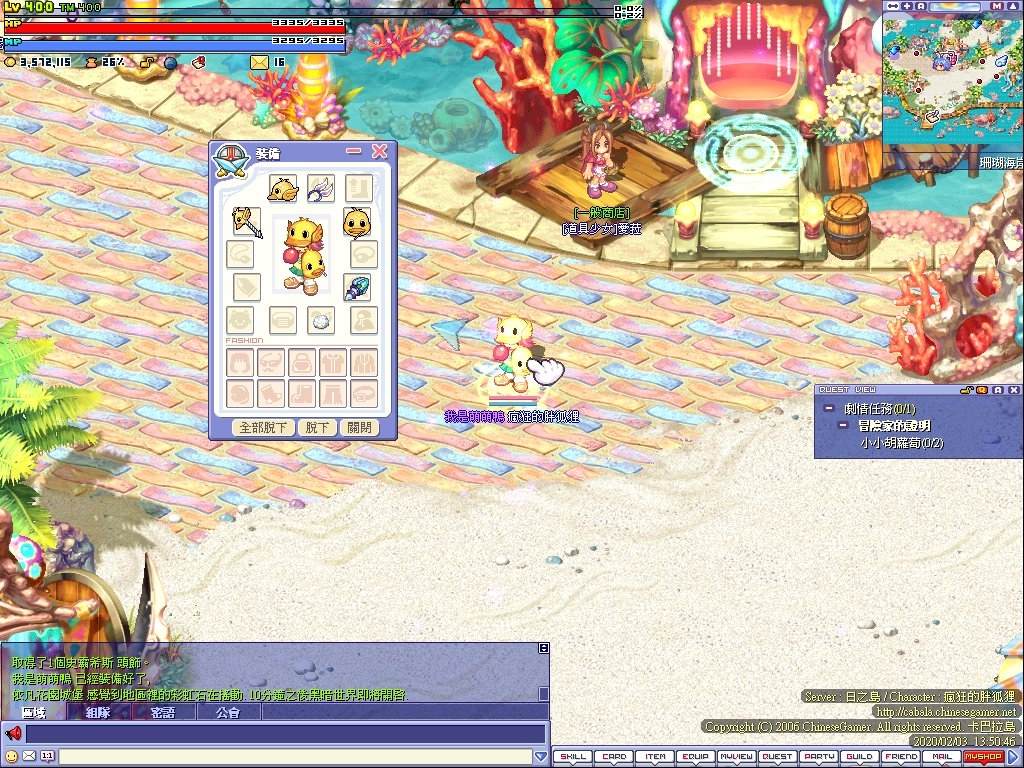Screen dimensions: 1024x768
Task: Switch to the 組隊 party chat tab
Action: [98, 713]
